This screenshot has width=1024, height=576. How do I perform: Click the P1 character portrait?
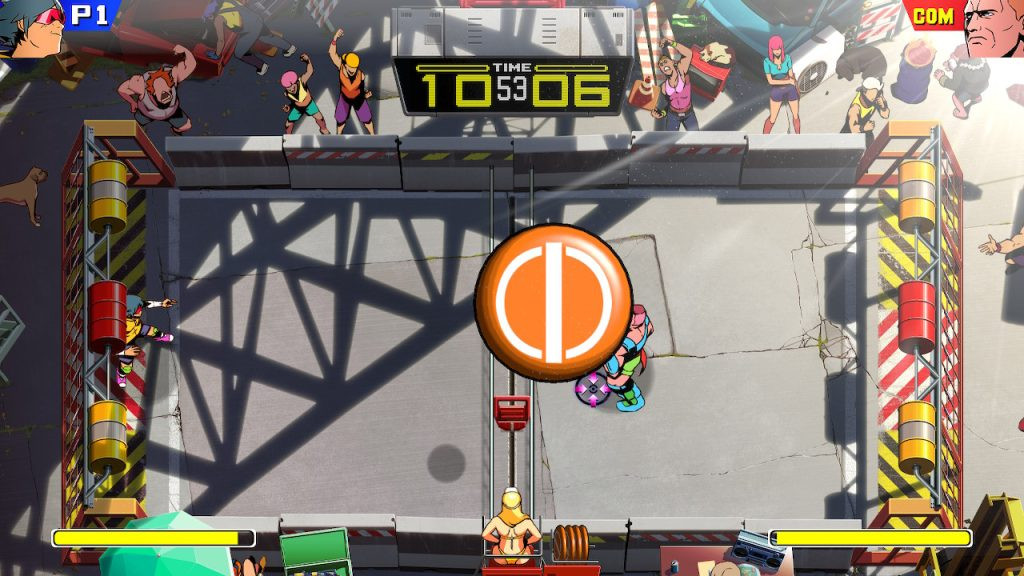pyautogui.click(x=30, y=26)
